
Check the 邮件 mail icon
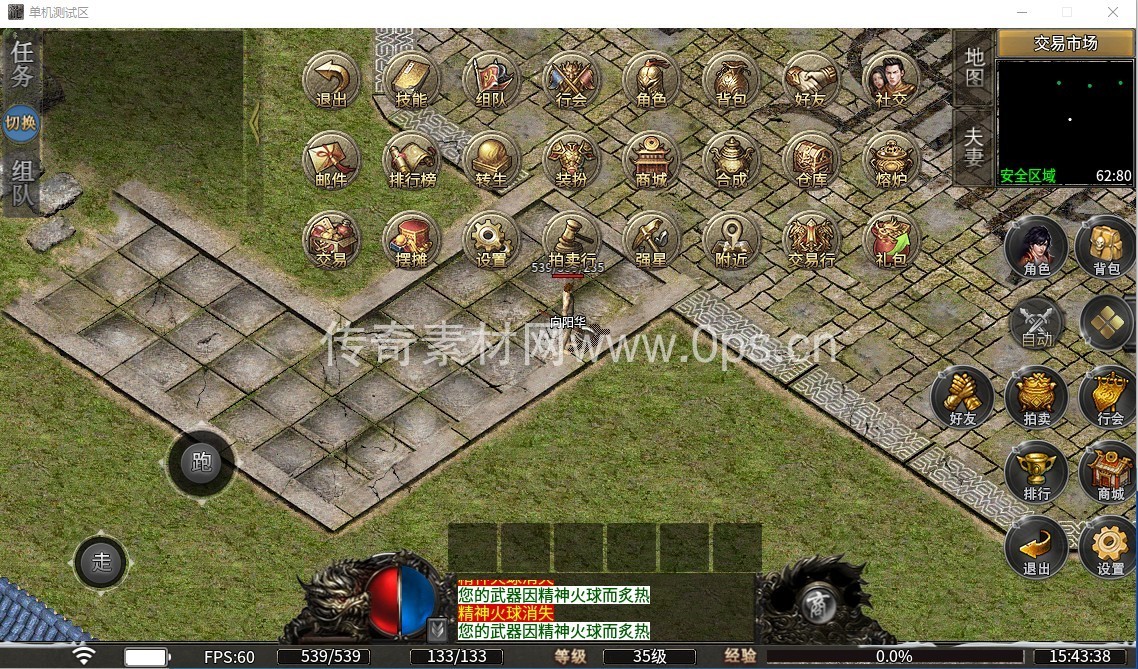[x=331, y=159]
